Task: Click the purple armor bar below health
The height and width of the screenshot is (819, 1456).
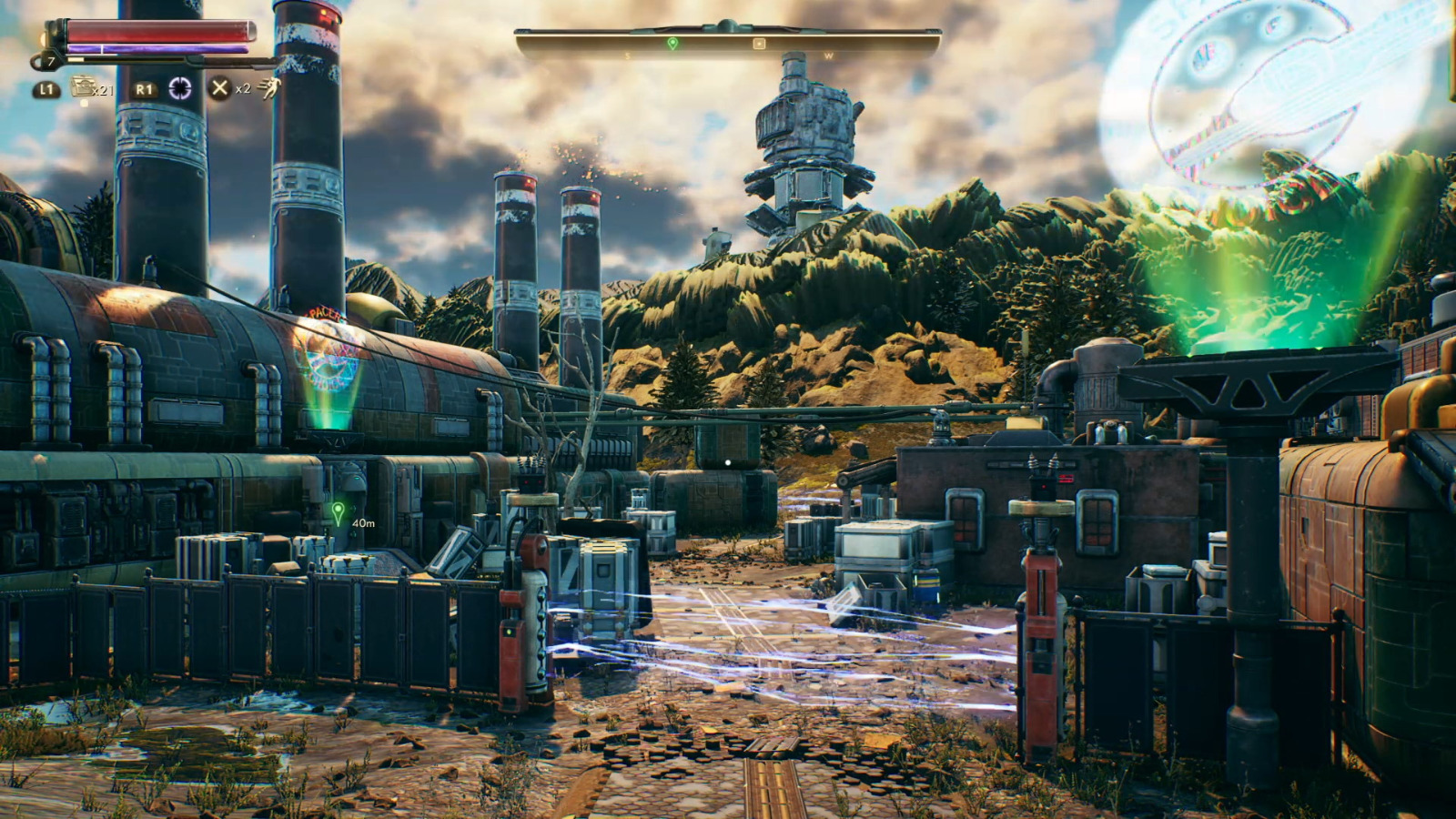Action: [x=158, y=48]
